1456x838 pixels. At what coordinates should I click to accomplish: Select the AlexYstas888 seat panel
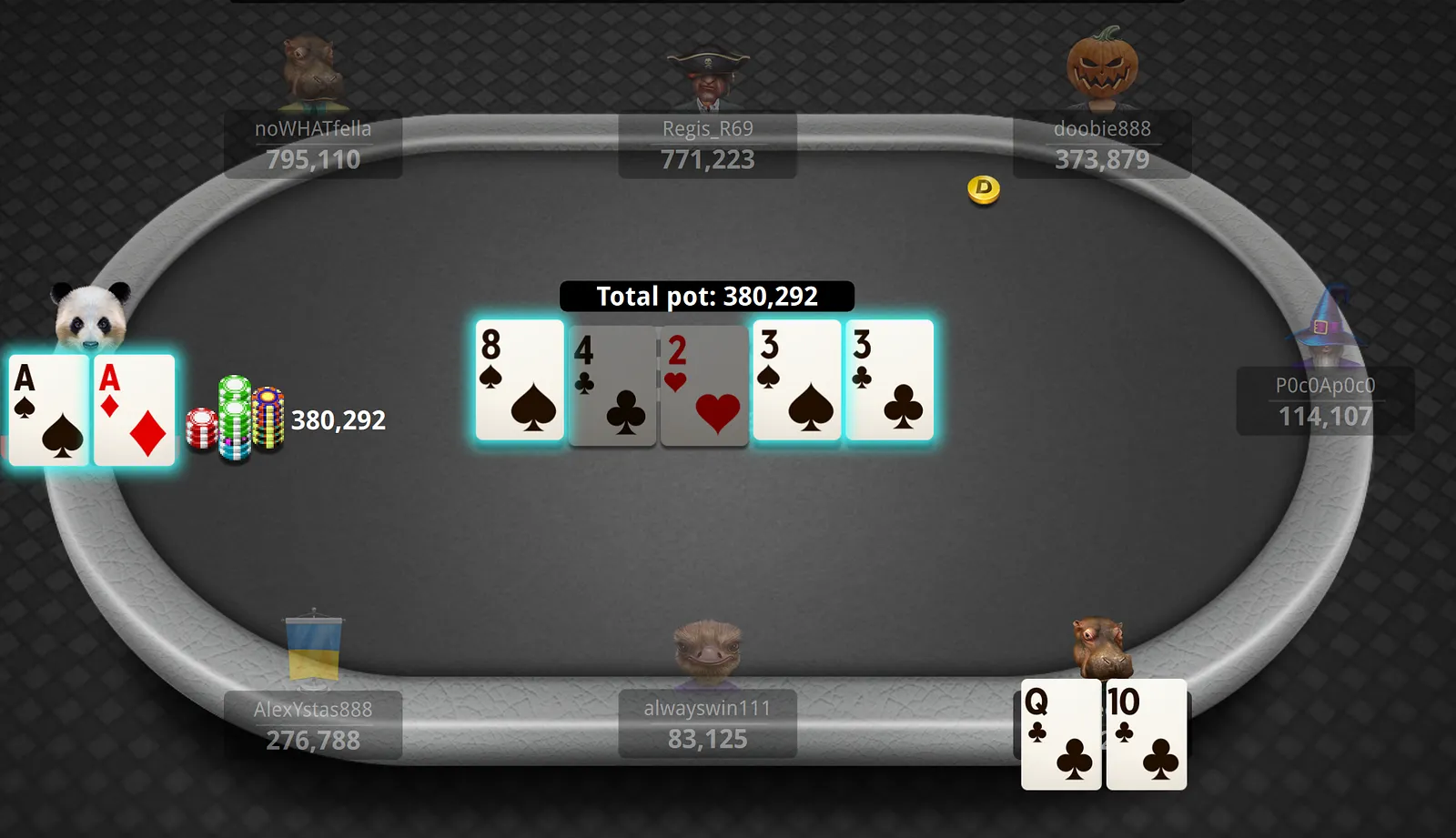313,725
